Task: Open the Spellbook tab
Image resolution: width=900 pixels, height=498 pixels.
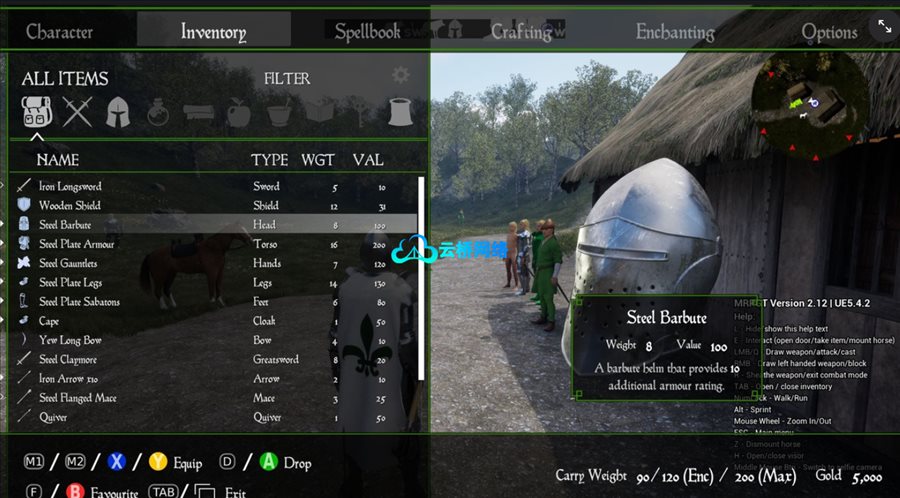Action: [x=367, y=32]
